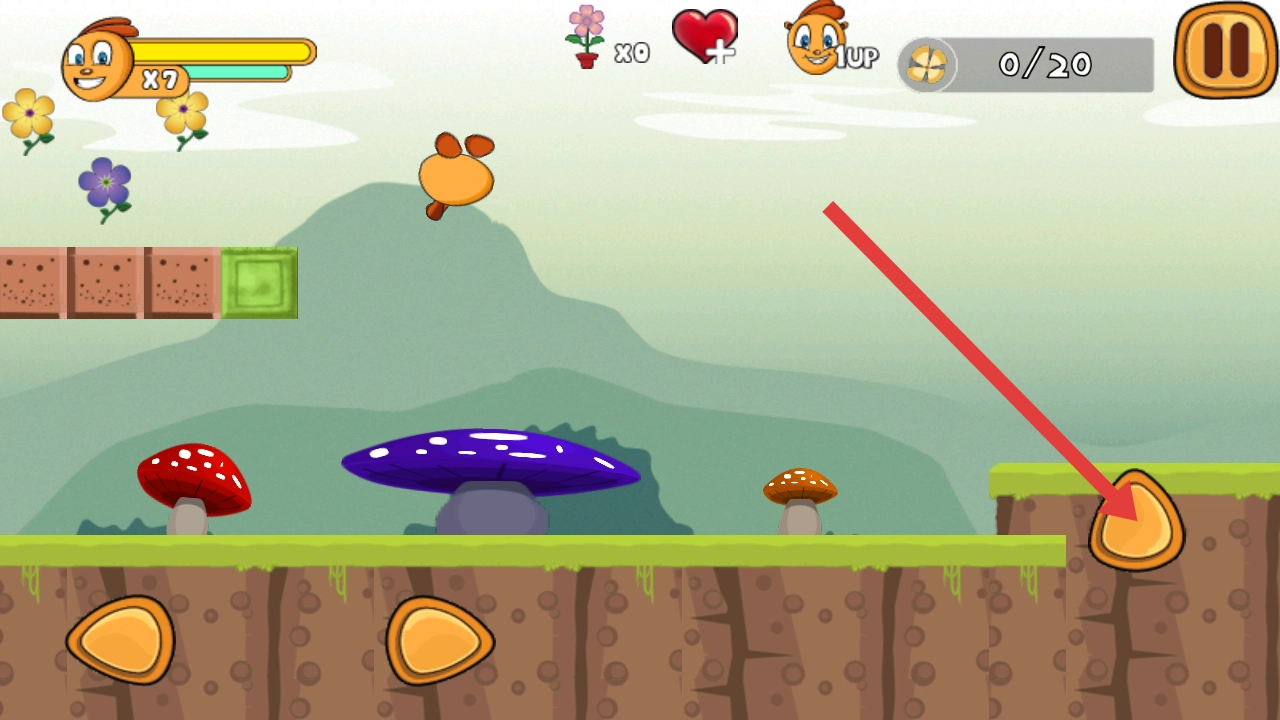Viewport: 1280px width, 720px height.
Task: Hit the jump button the arrow indicates
Action: (x=1137, y=522)
